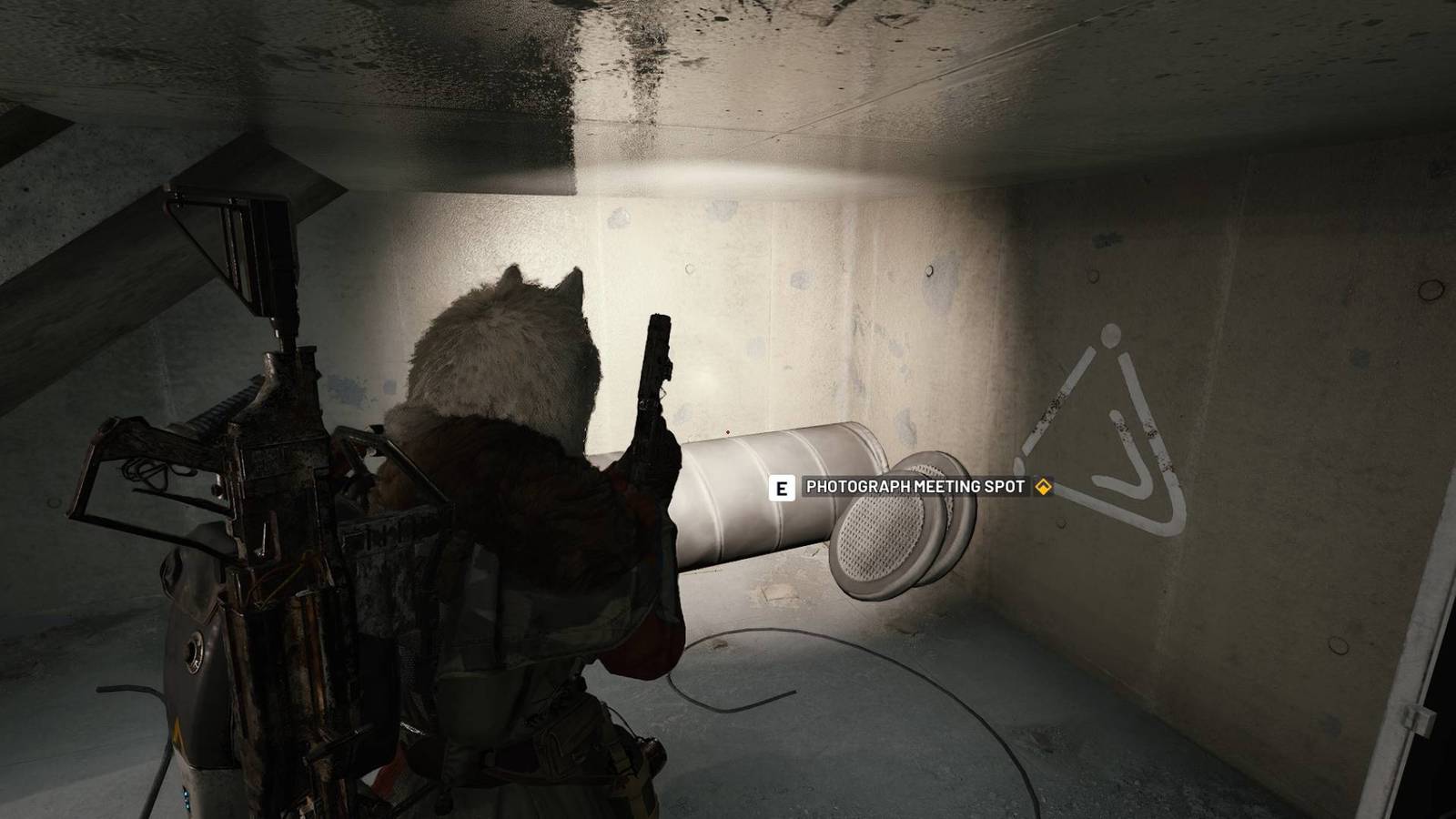The height and width of the screenshot is (819, 1456).
Task: Select the yellow diamond objective marker icon
Action: click(1043, 488)
